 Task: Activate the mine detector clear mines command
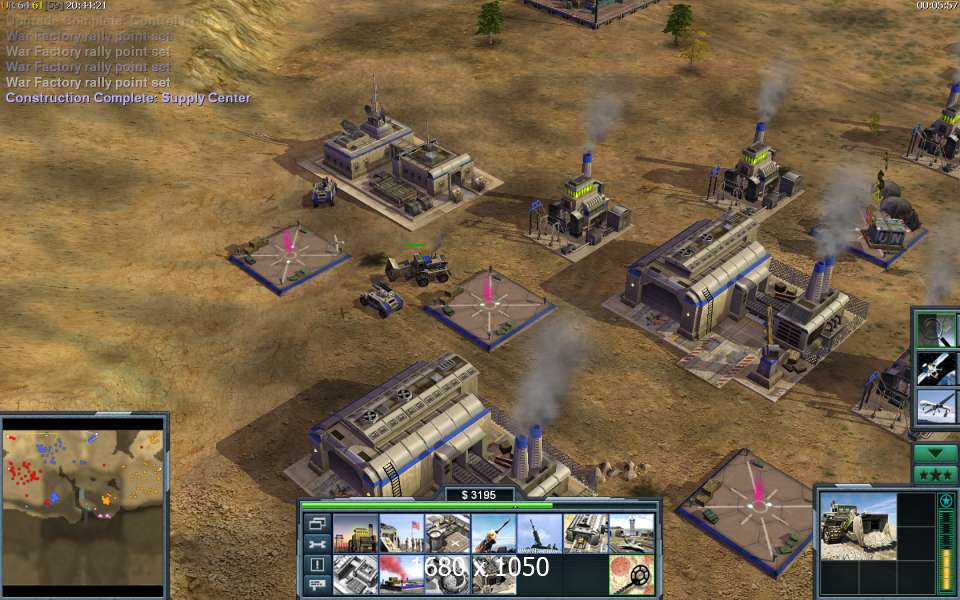(631, 575)
